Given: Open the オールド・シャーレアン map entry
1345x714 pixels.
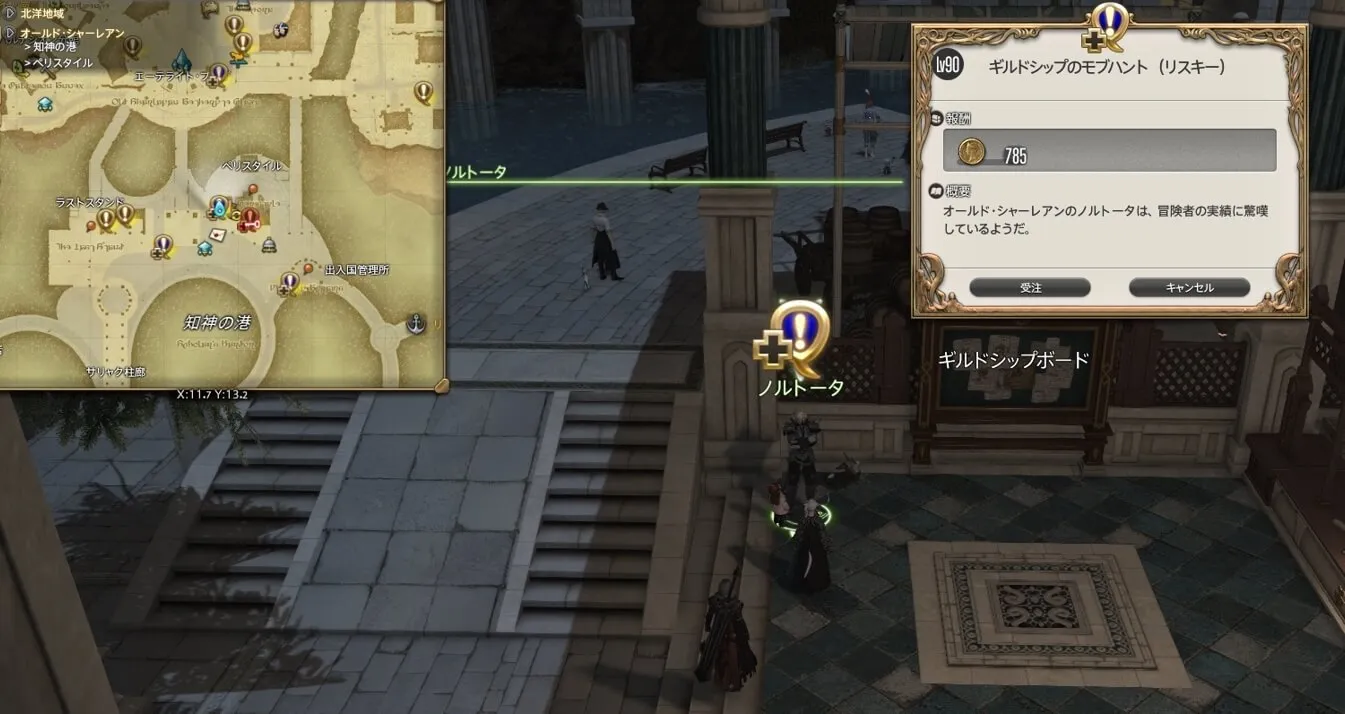Looking at the screenshot, I should [x=72, y=33].
